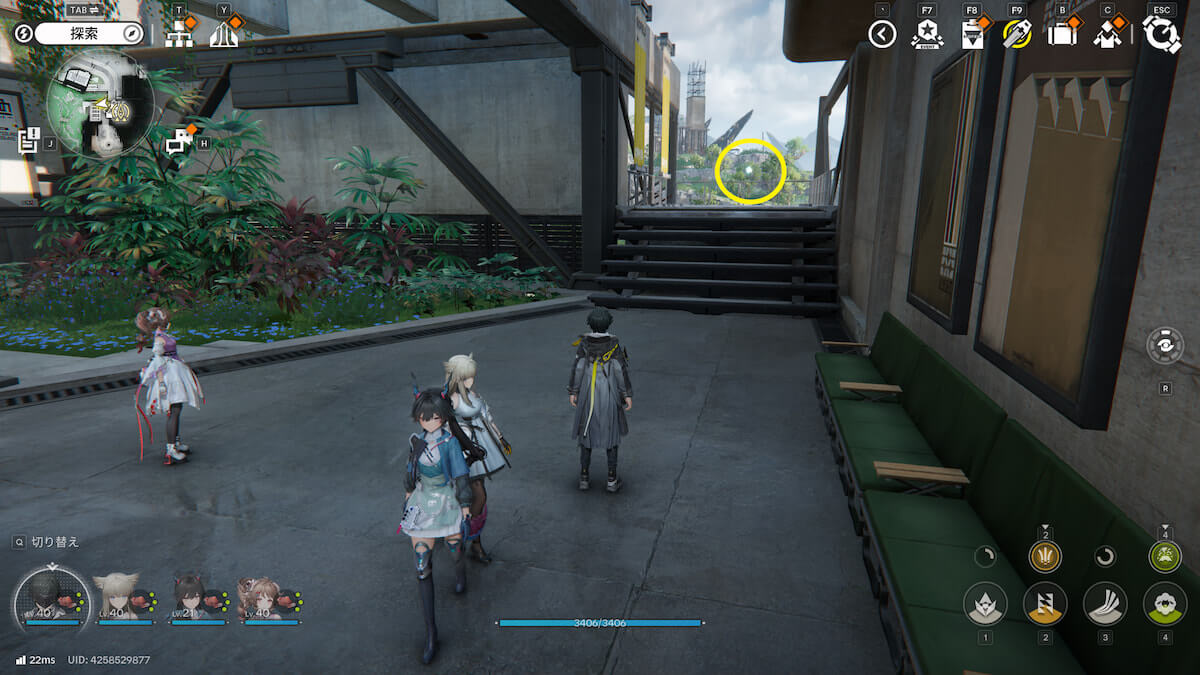Open the twin-tower building icon menu
1200x675 pixels.
tap(224, 34)
